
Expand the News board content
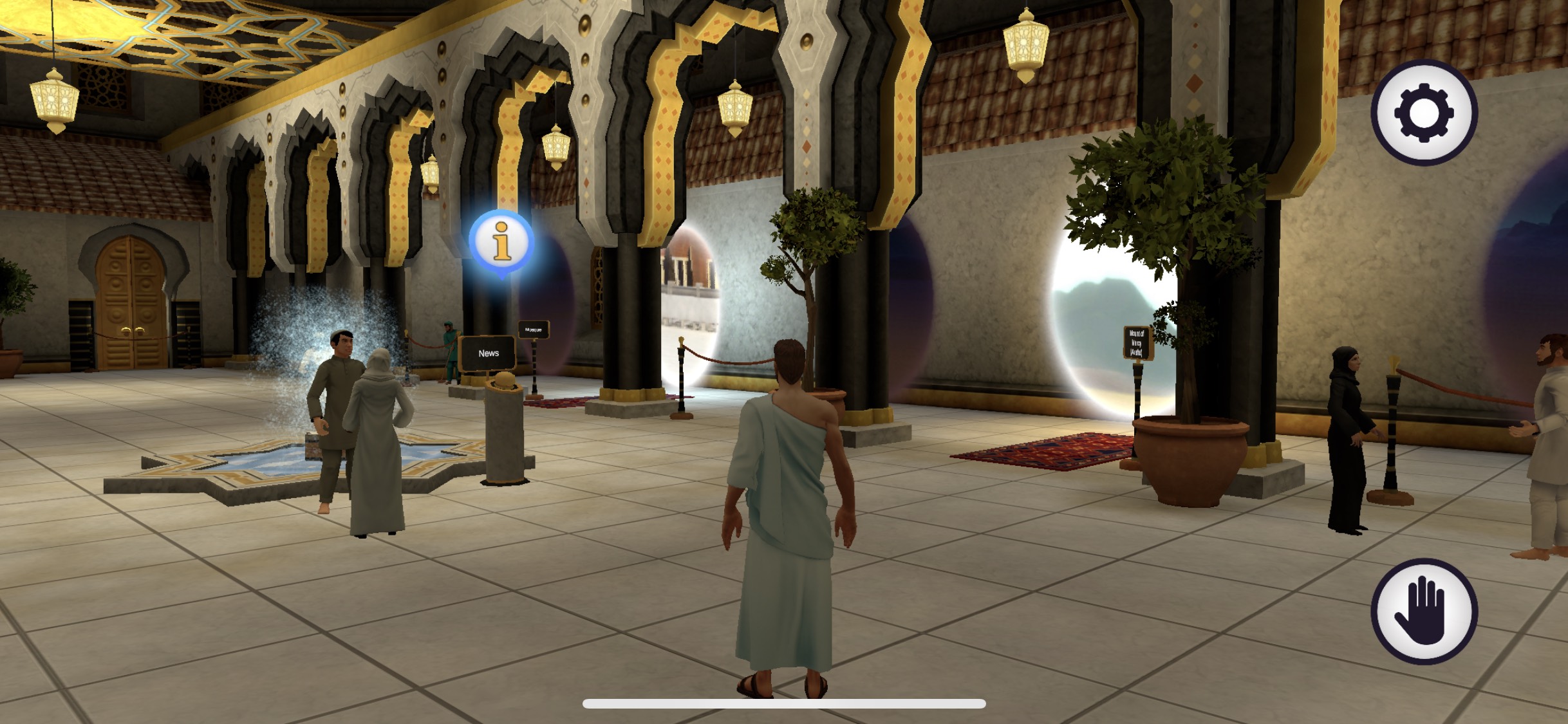point(488,353)
